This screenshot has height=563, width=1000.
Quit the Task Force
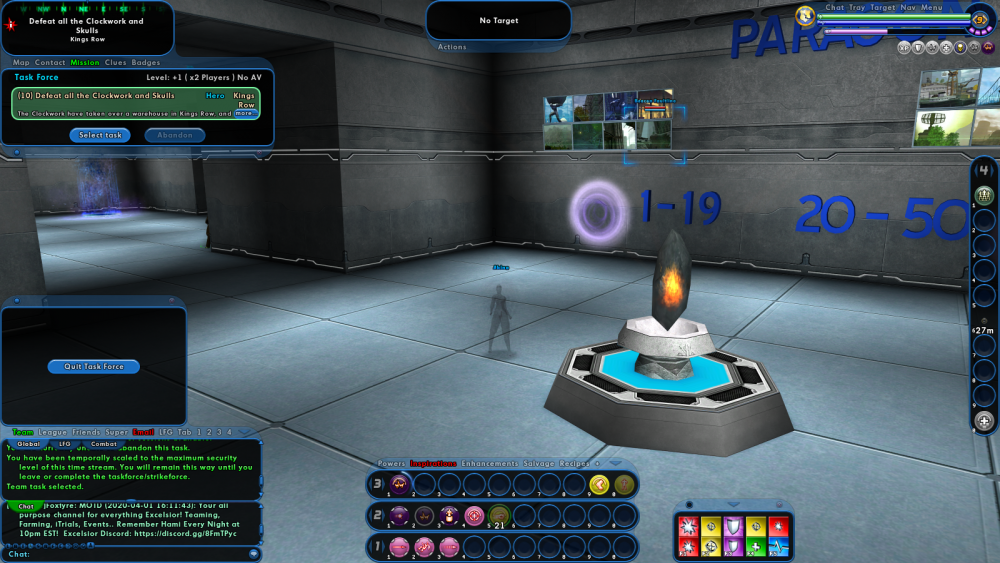[94, 367]
